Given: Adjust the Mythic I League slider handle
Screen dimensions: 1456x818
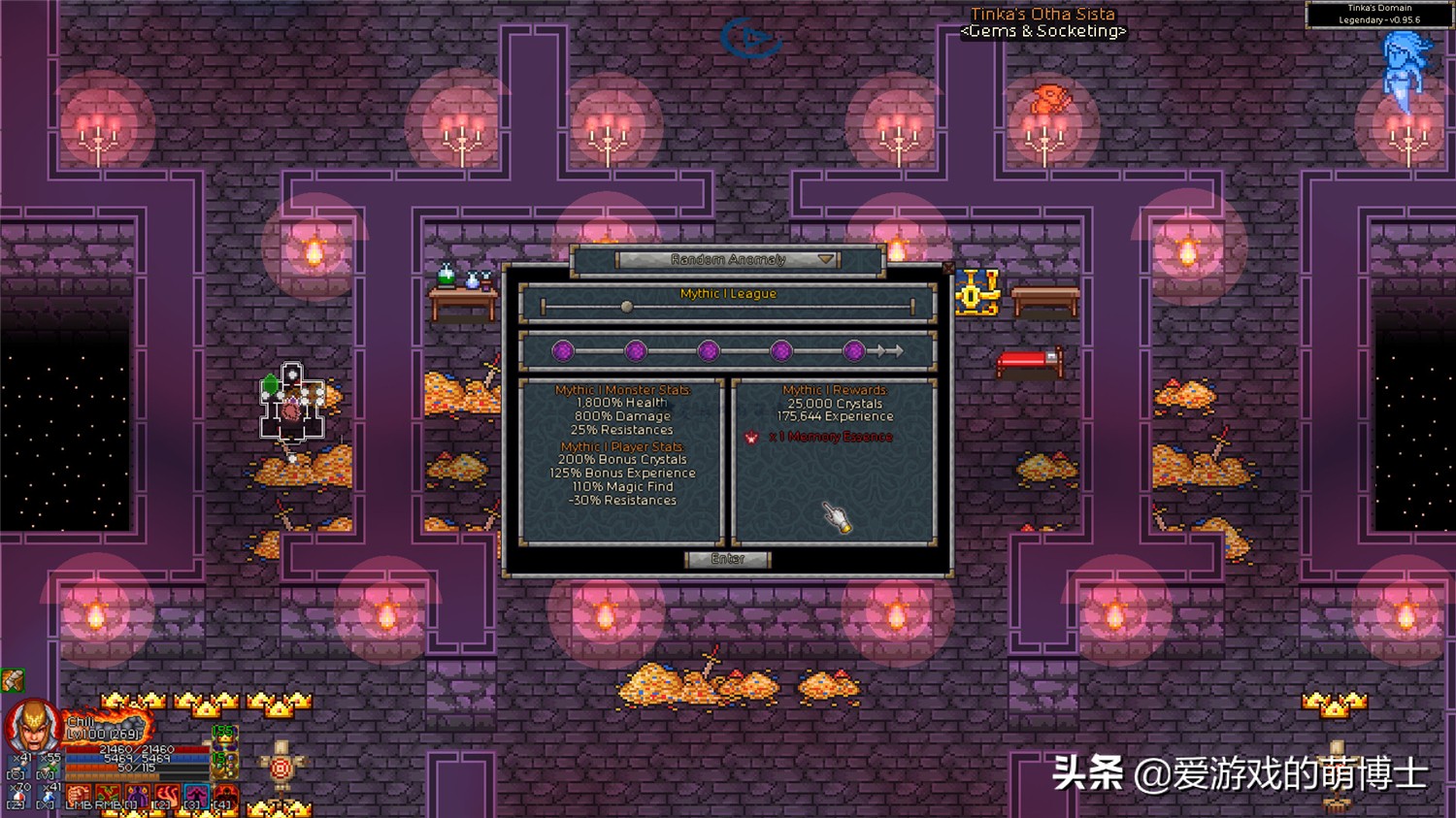Looking at the screenshot, I should tap(627, 308).
